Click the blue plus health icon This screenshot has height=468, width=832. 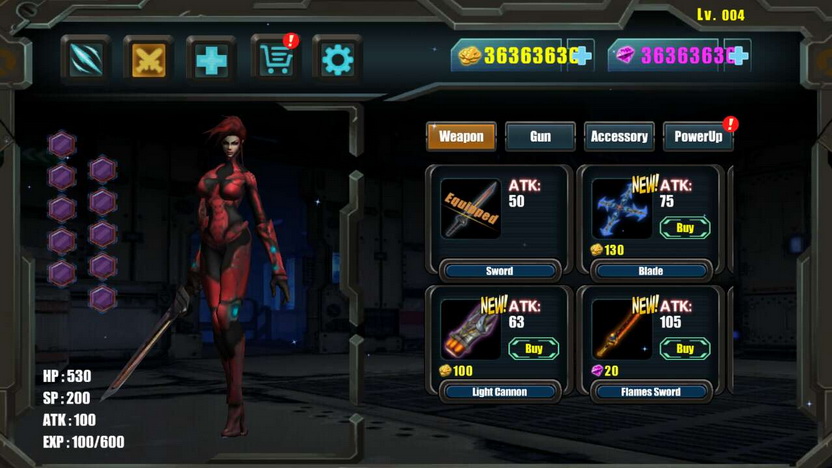tap(211, 60)
